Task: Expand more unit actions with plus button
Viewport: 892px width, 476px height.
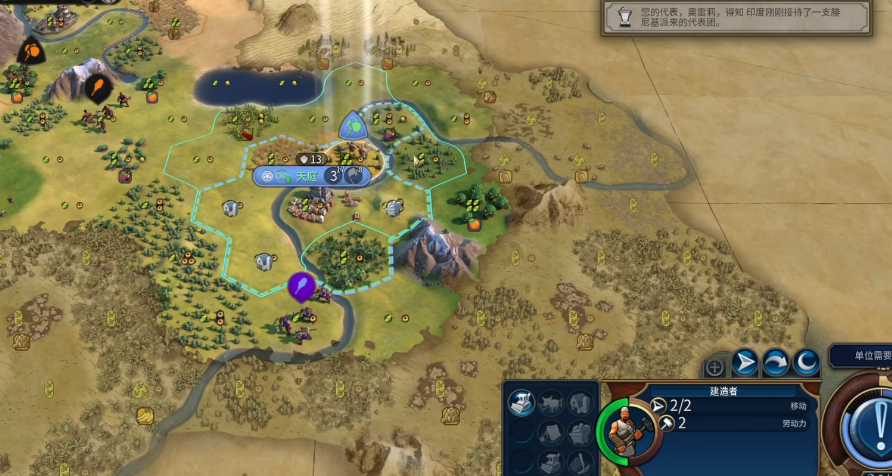Action: coord(714,366)
